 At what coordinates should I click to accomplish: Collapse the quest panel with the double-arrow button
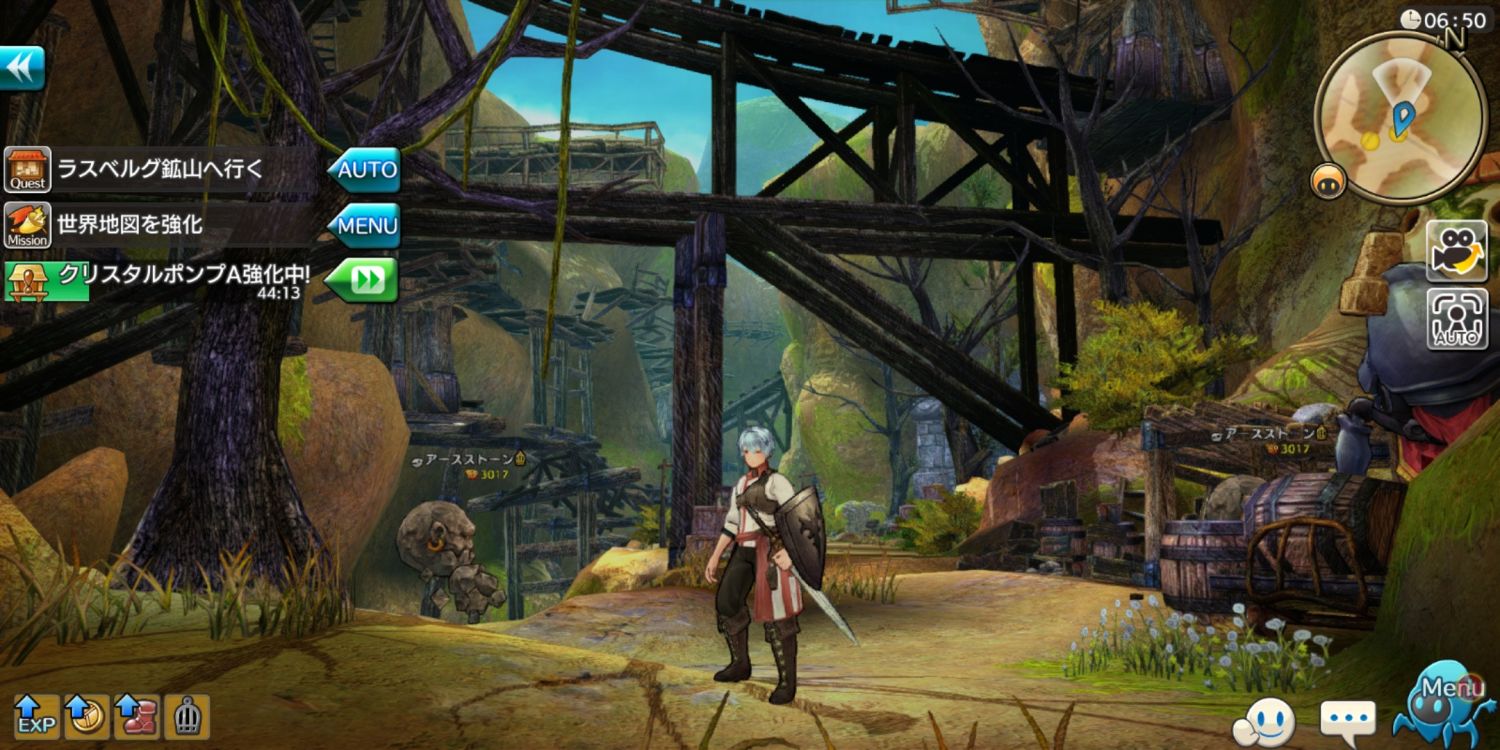pyautogui.click(x=21, y=68)
